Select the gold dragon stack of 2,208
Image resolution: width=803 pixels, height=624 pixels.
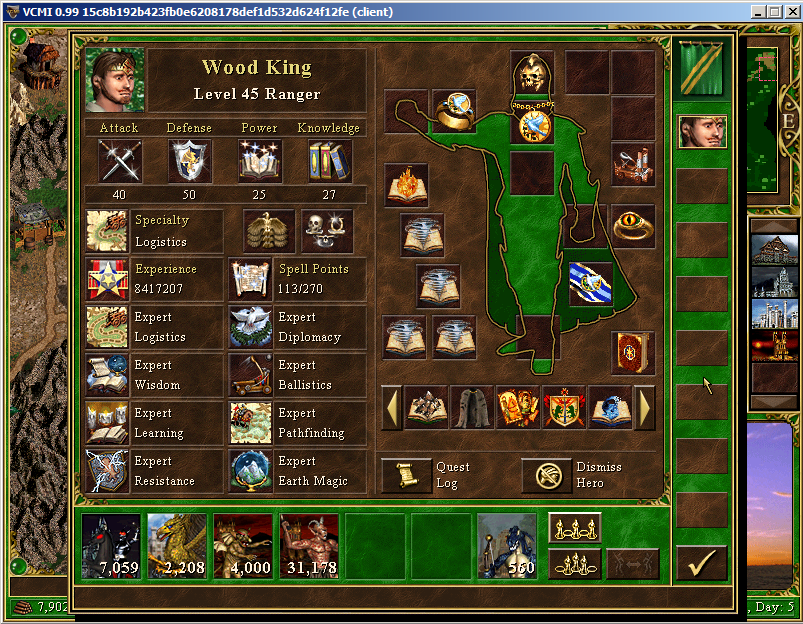(177, 546)
